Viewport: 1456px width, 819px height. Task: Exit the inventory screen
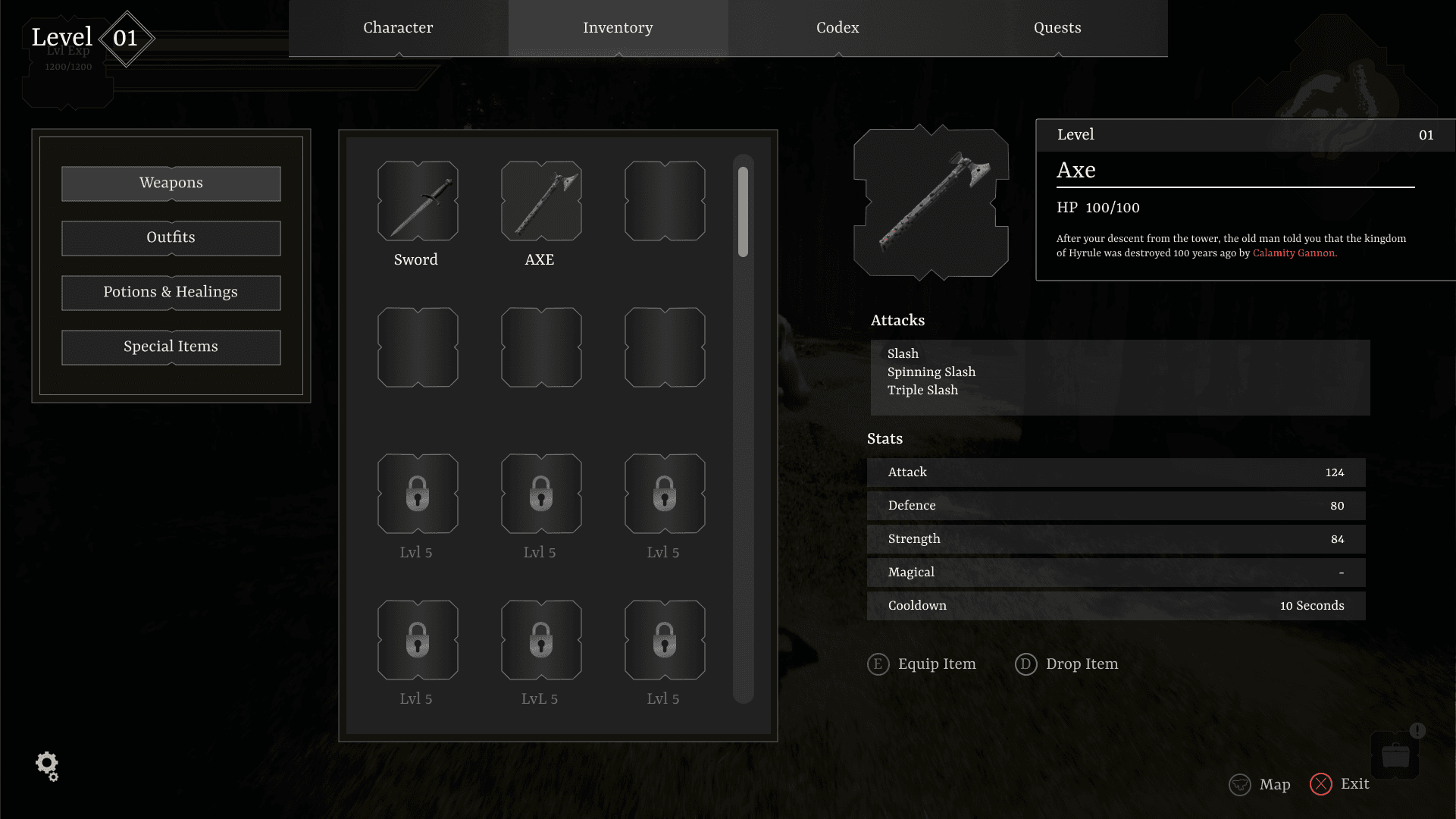(1340, 784)
